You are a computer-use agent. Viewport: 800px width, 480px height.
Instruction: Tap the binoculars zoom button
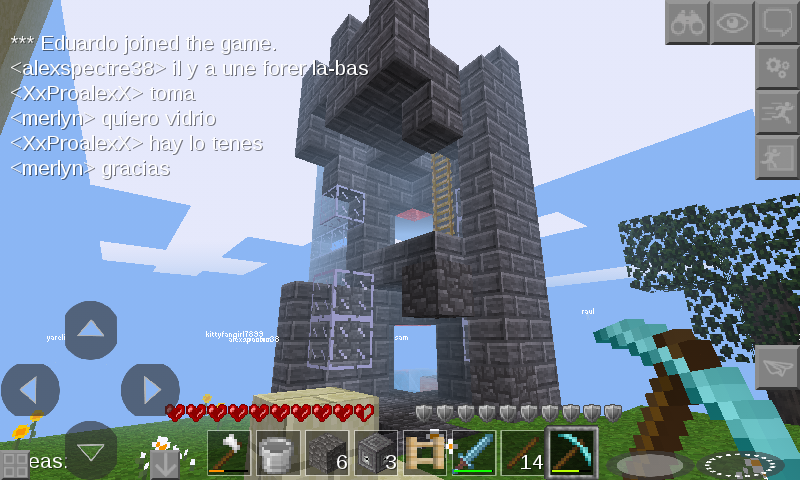[687, 22]
